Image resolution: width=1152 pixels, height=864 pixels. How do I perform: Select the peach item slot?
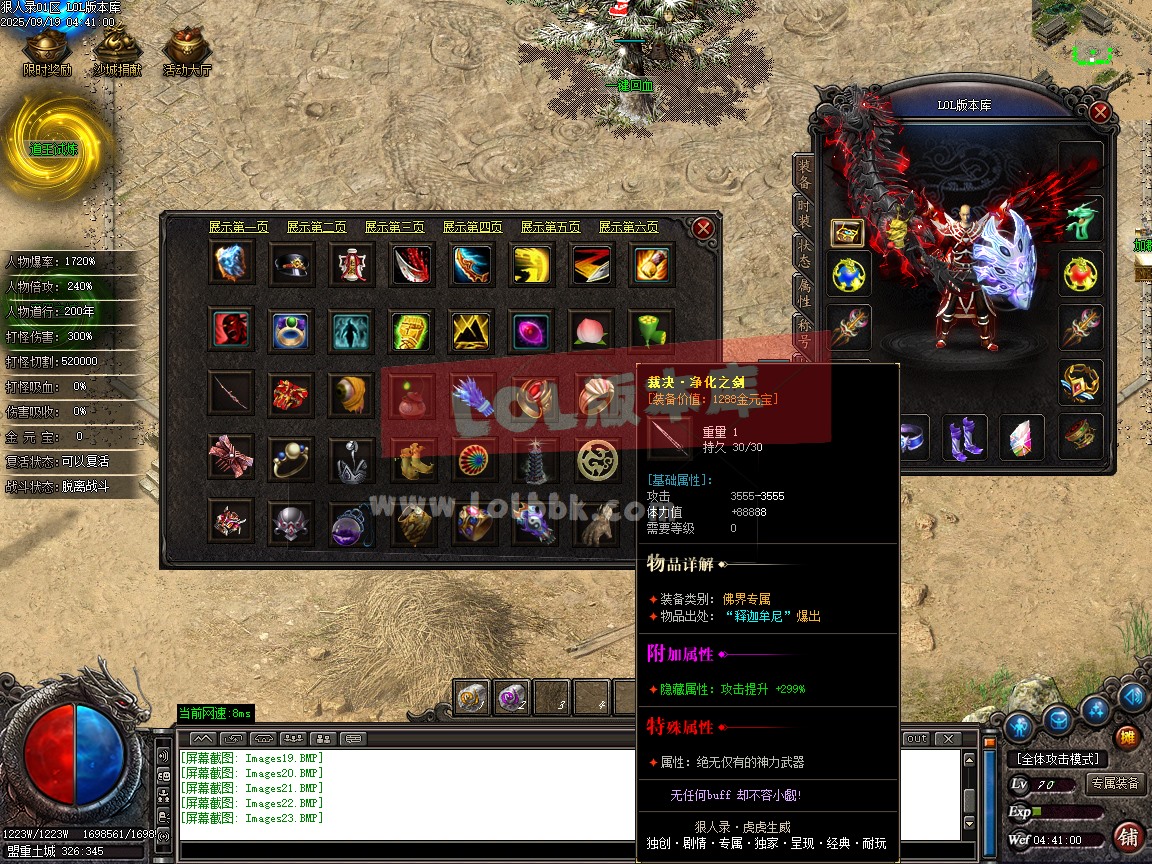click(x=589, y=330)
